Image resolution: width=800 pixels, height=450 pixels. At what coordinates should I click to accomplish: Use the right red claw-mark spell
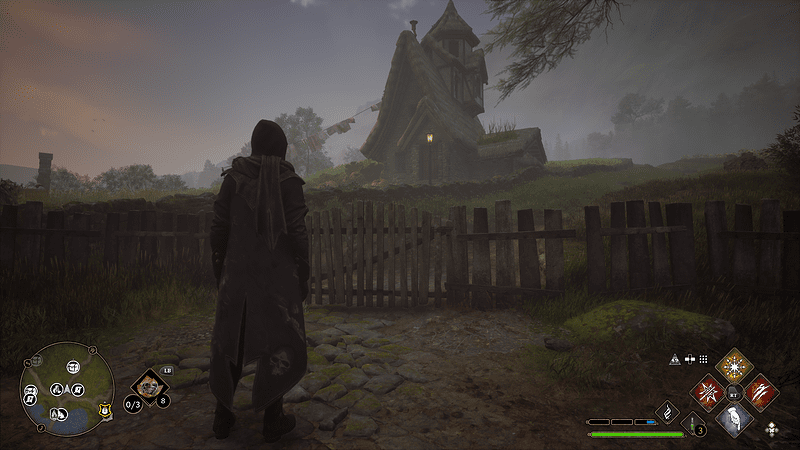click(762, 391)
